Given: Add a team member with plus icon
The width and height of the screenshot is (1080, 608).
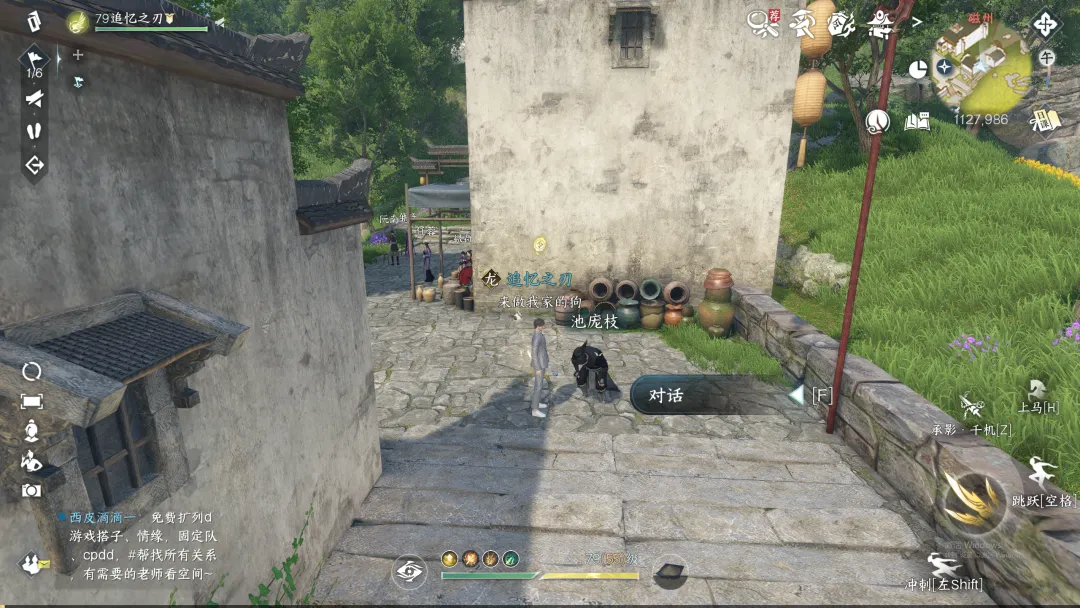Looking at the screenshot, I should click(78, 55).
